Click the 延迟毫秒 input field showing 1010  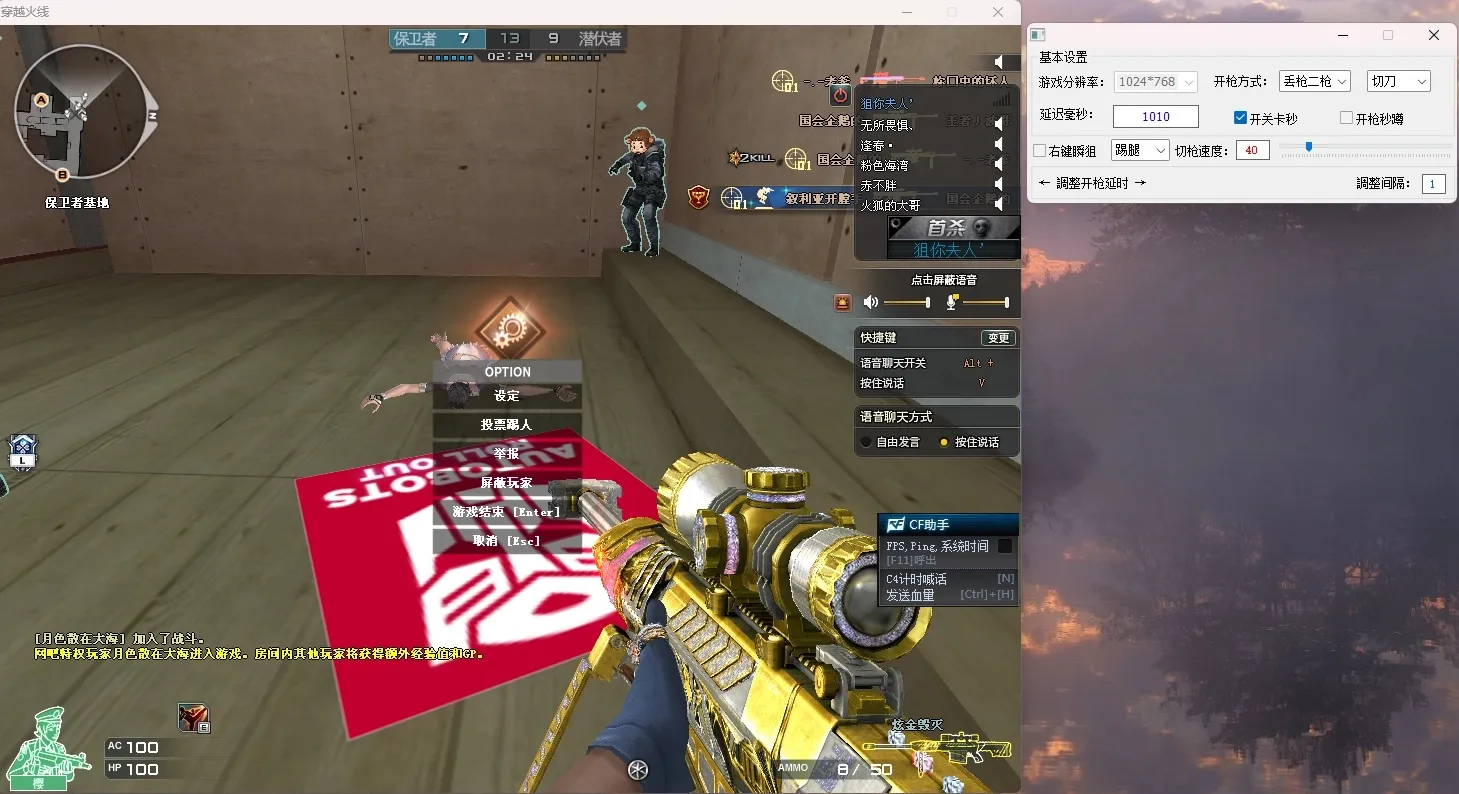click(1156, 116)
